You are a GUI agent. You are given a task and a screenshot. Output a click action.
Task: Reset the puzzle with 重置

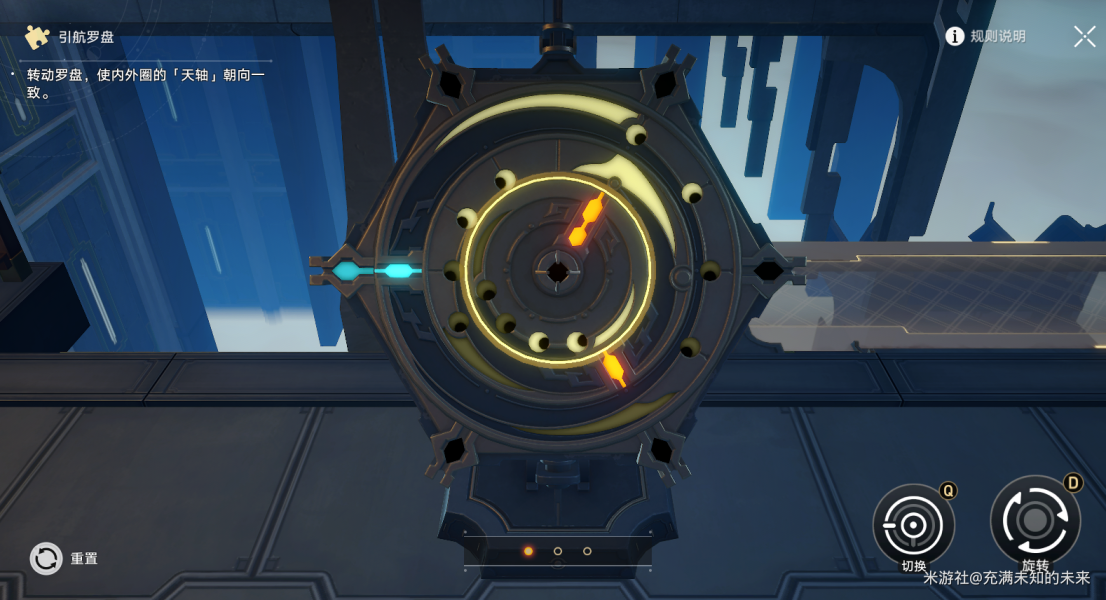pos(47,558)
